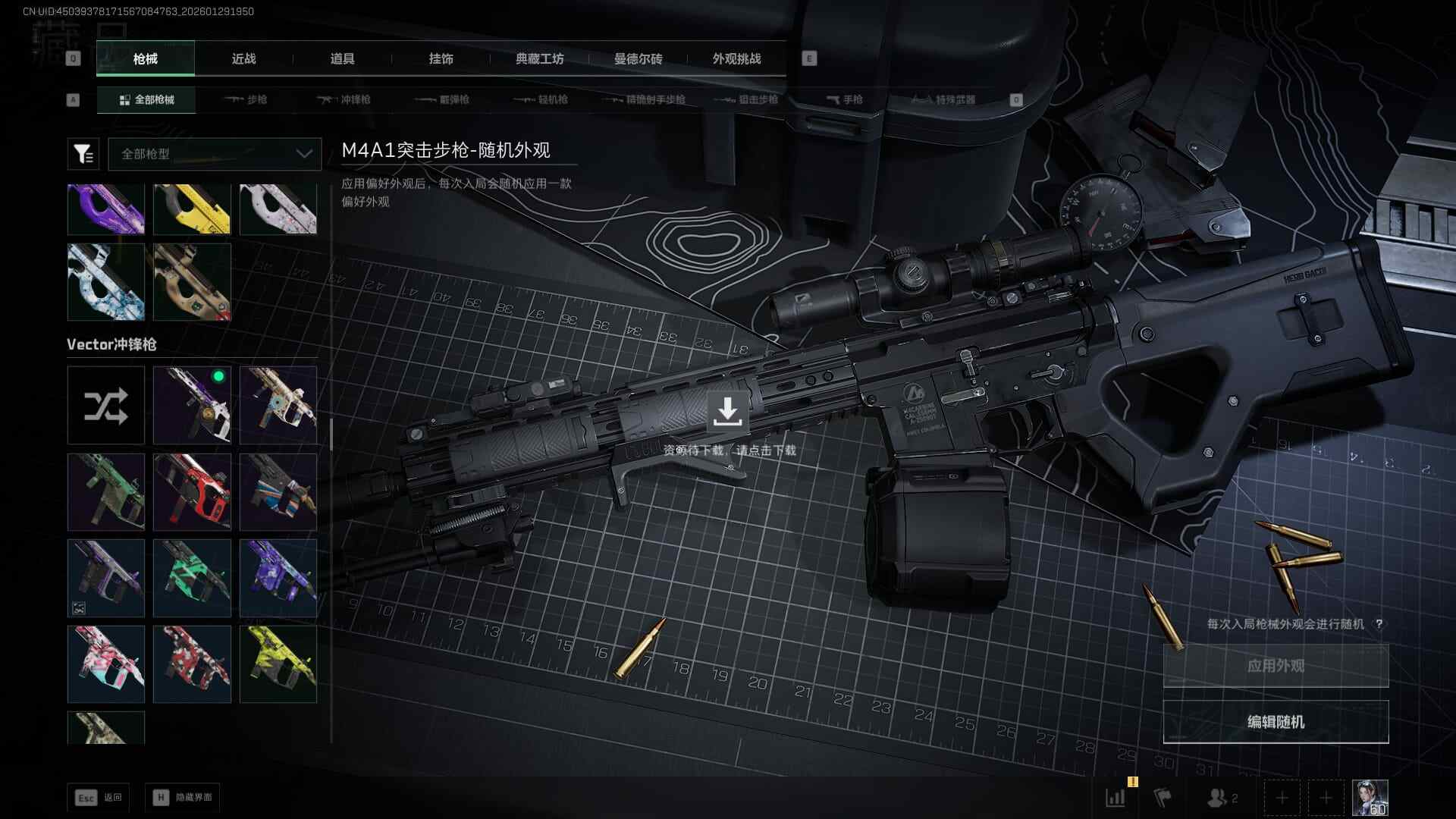The height and width of the screenshot is (819, 1456).
Task: Open the 道具 items tab
Action: coord(342,59)
